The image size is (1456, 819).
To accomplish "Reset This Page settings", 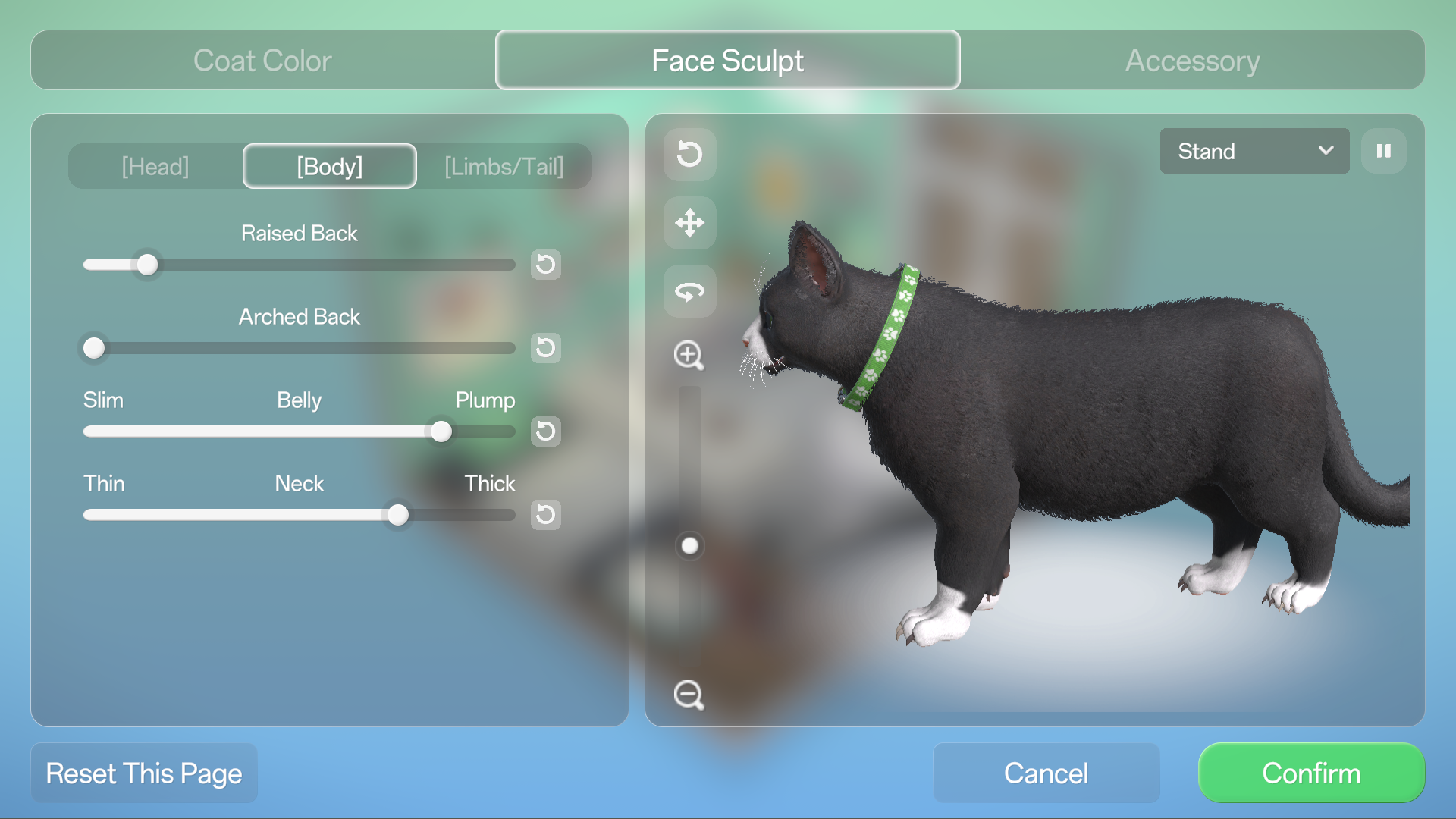I will (x=144, y=773).
